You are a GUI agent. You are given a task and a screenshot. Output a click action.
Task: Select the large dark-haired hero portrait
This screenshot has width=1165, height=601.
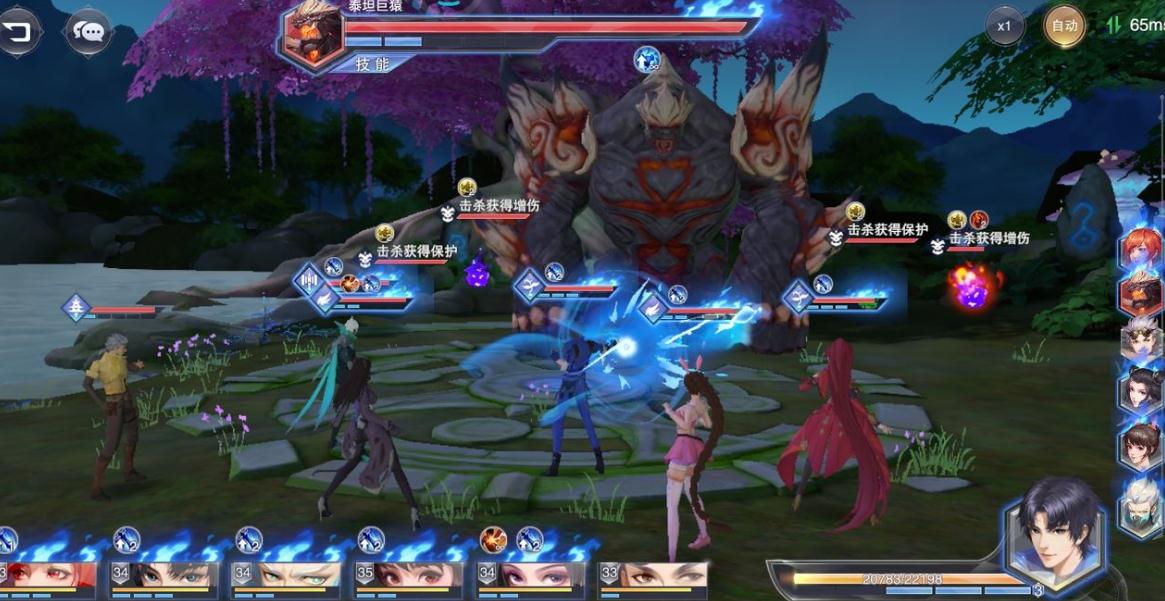point(1058,525)
